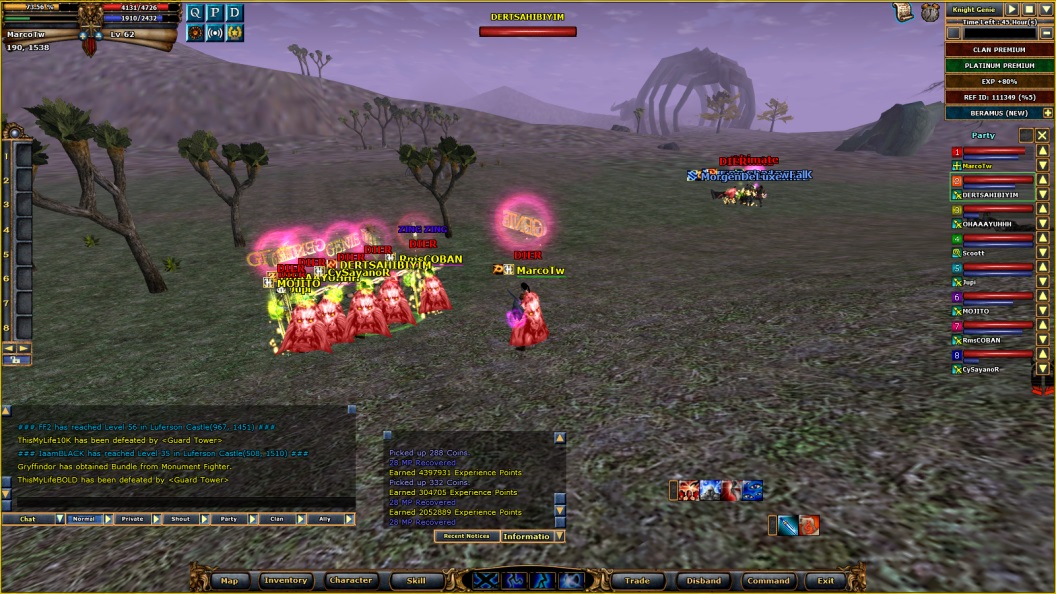Open the Inventory window
Viewport: 1056px width, 594px height.
pos(285,580)
